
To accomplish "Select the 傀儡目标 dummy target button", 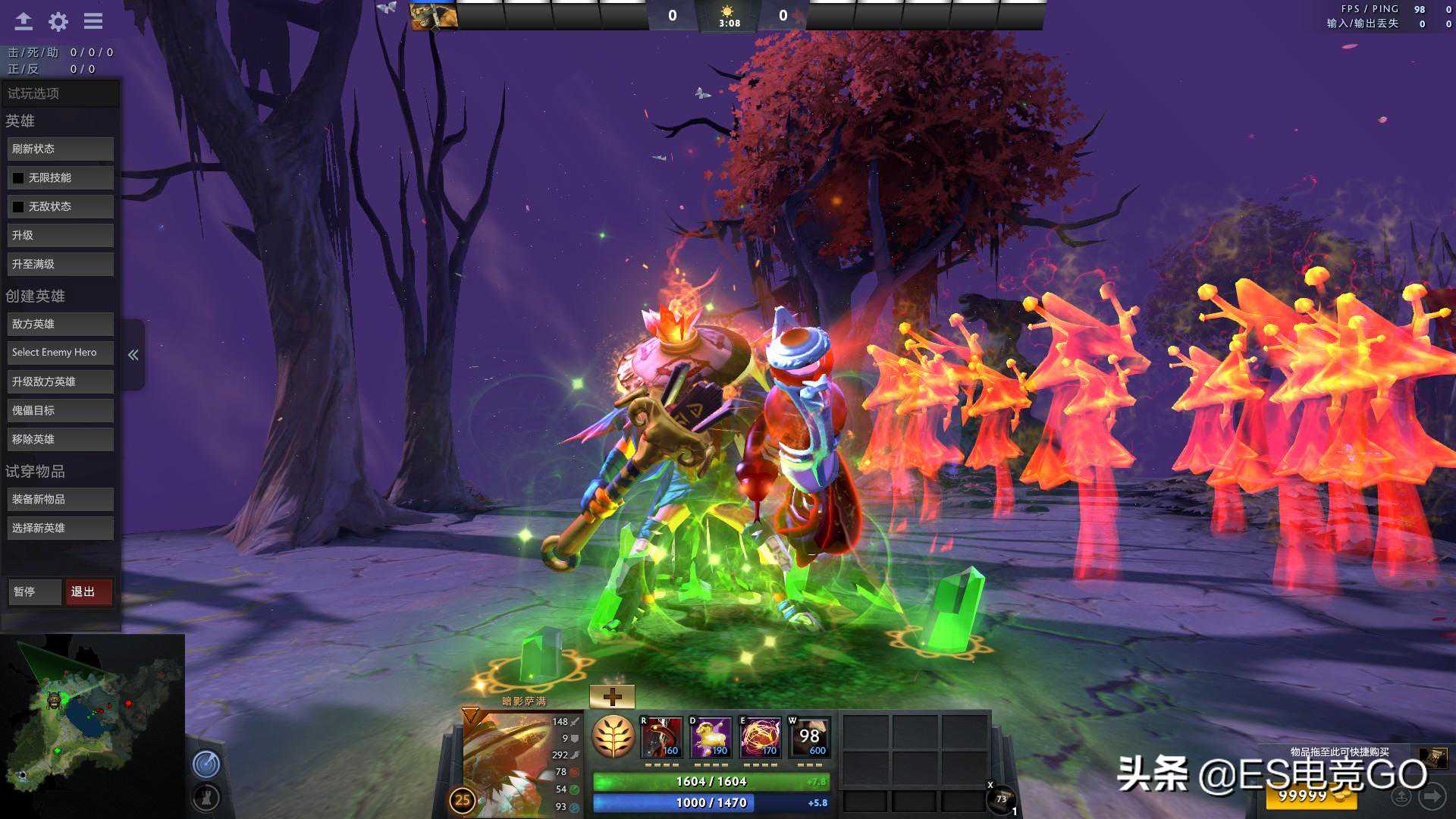I will click(x=61, y=411).
